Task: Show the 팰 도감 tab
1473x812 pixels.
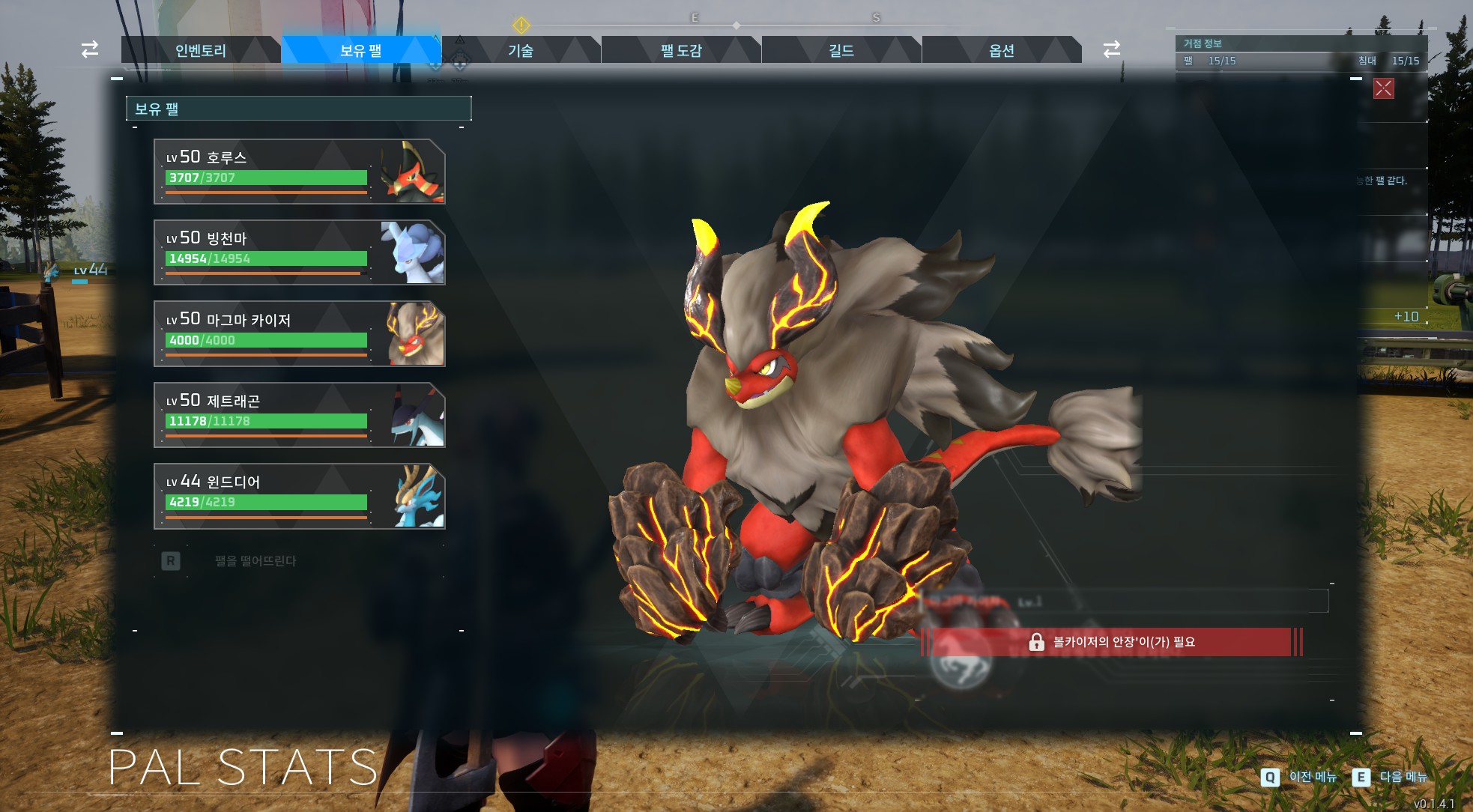Action: pos(681,50)
